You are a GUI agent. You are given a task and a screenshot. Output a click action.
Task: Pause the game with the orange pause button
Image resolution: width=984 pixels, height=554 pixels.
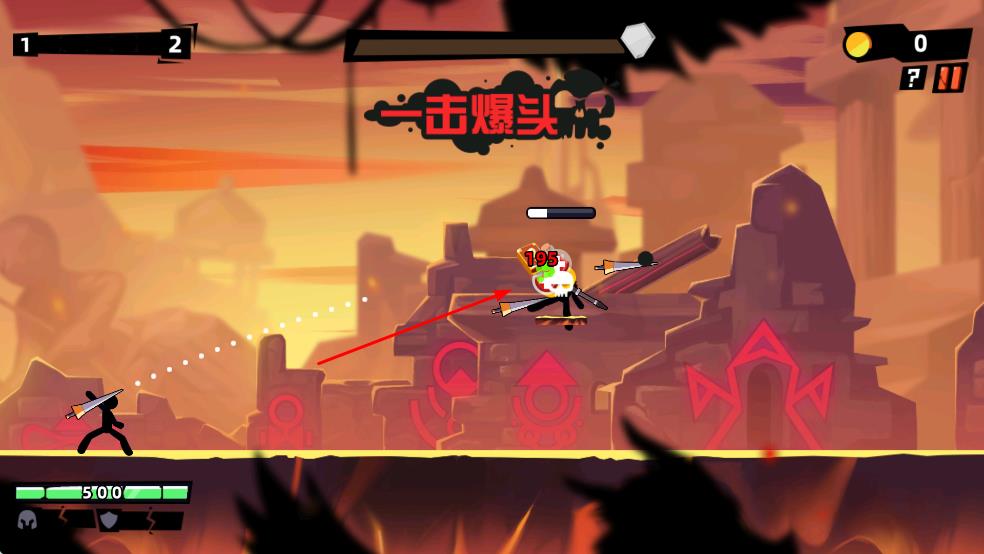949,78
